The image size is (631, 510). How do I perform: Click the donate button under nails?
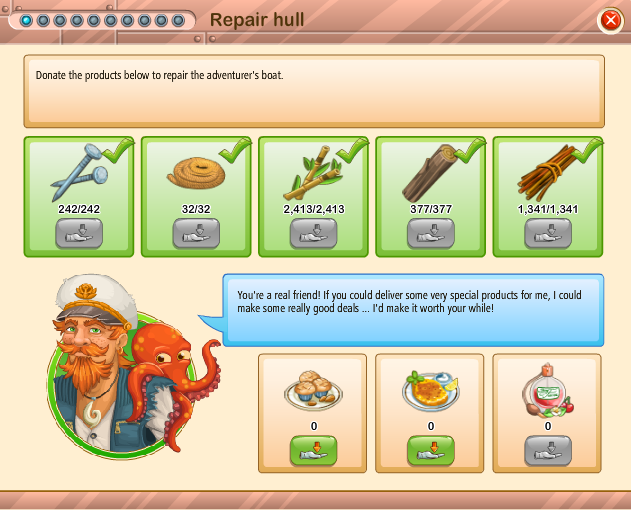point(79,233)
